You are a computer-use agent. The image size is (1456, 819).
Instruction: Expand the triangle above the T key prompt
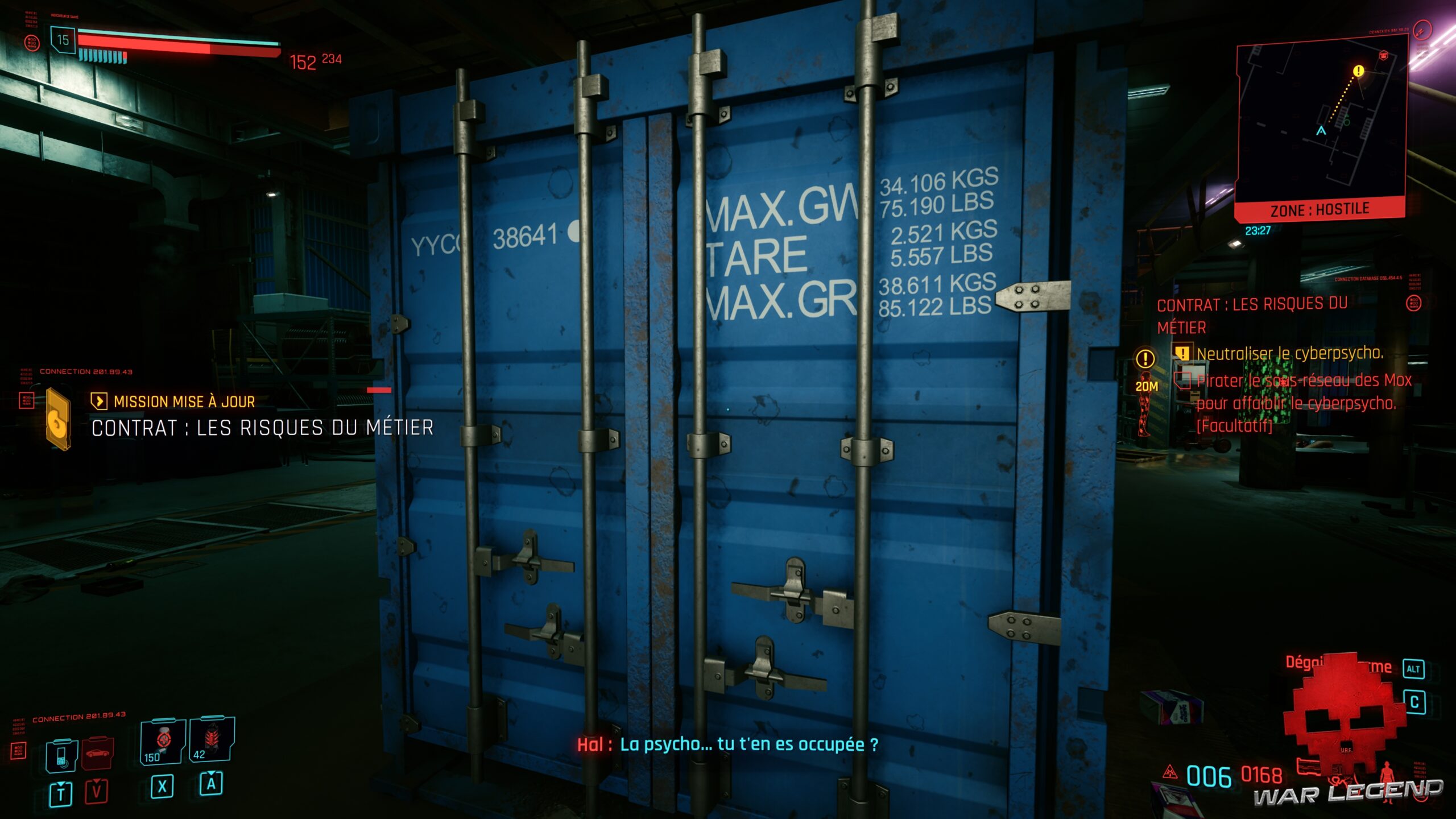(x=61, y=784)
